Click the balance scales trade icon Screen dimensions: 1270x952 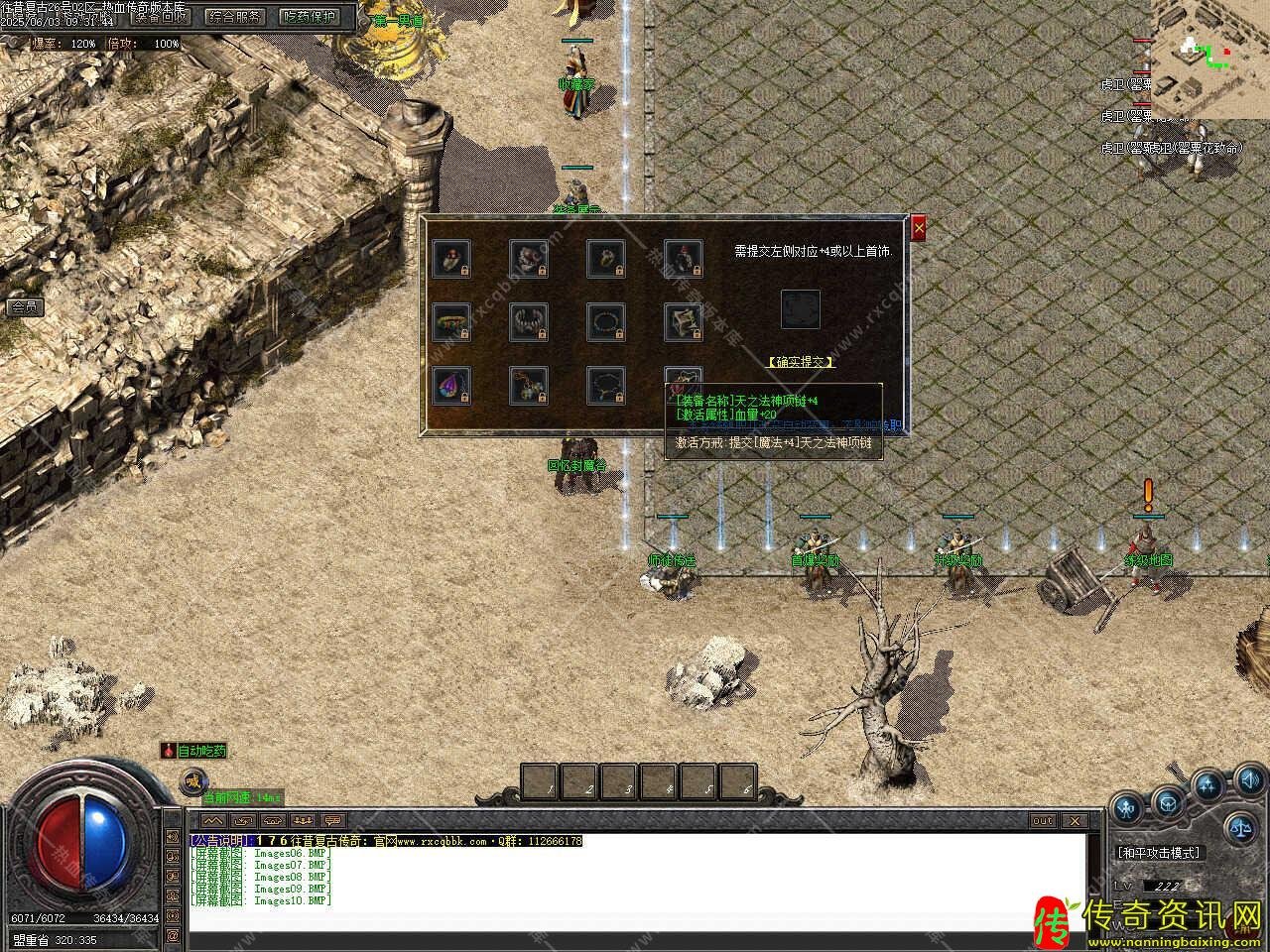(x=1240, y=823)
